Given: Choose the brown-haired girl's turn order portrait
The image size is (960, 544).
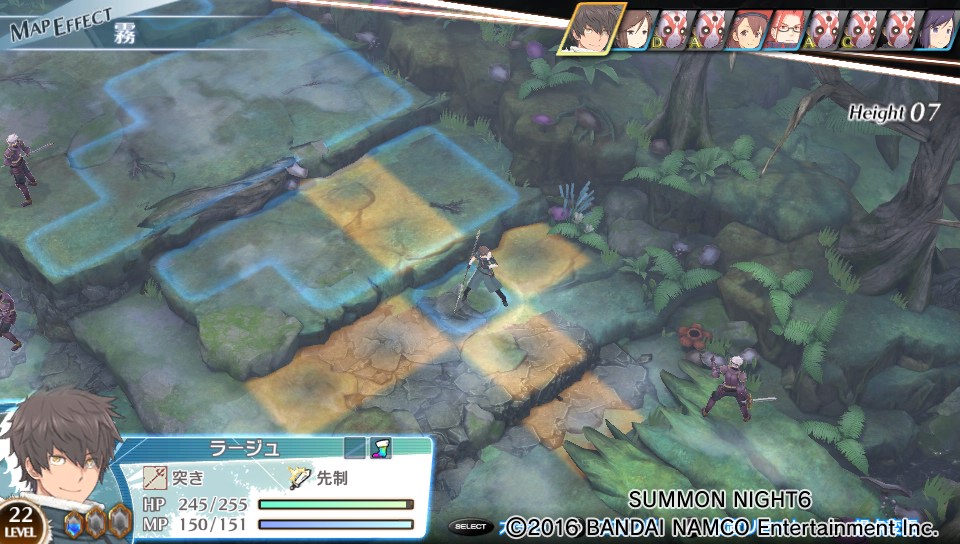Looking at the screenshot, I should (637, 32).
